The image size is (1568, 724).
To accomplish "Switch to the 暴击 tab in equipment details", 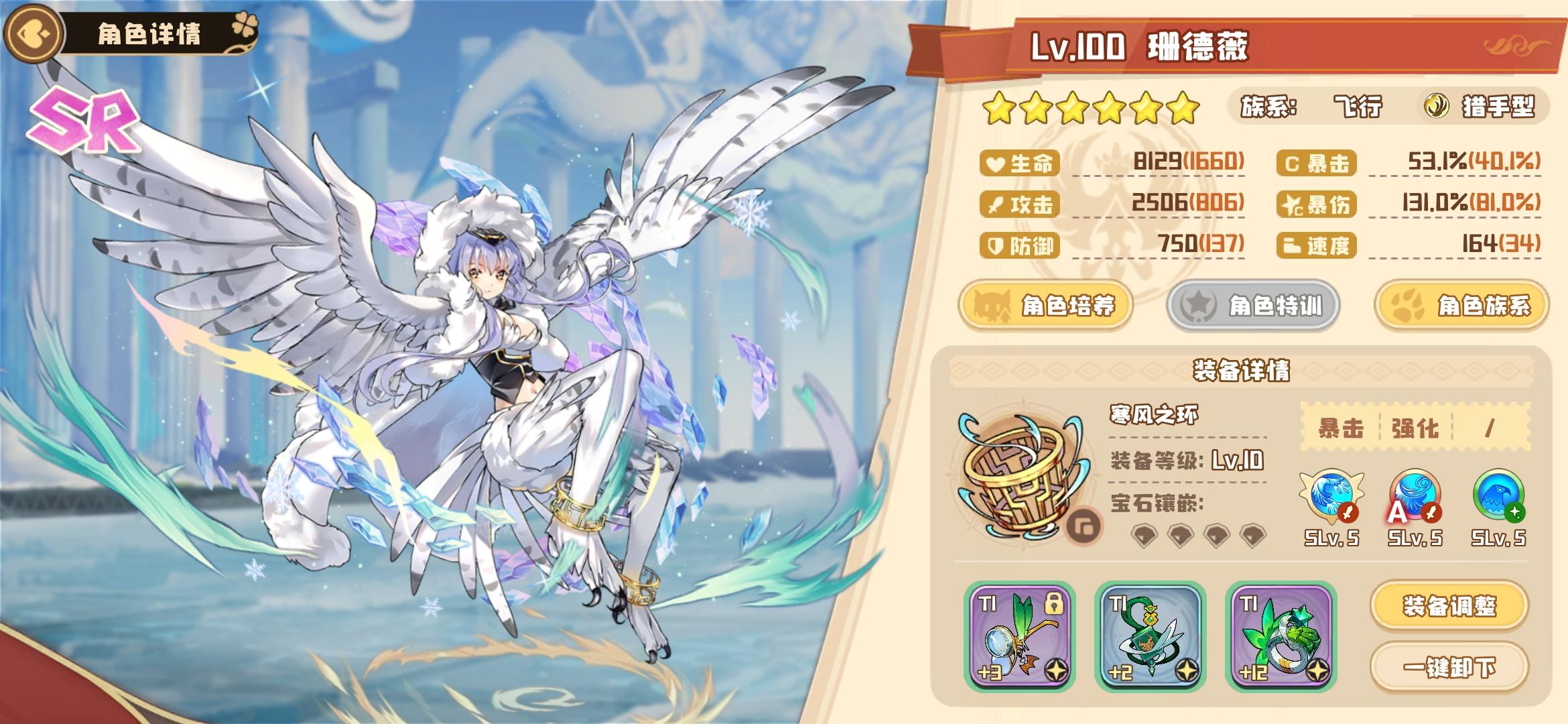I will (1340, 428).
